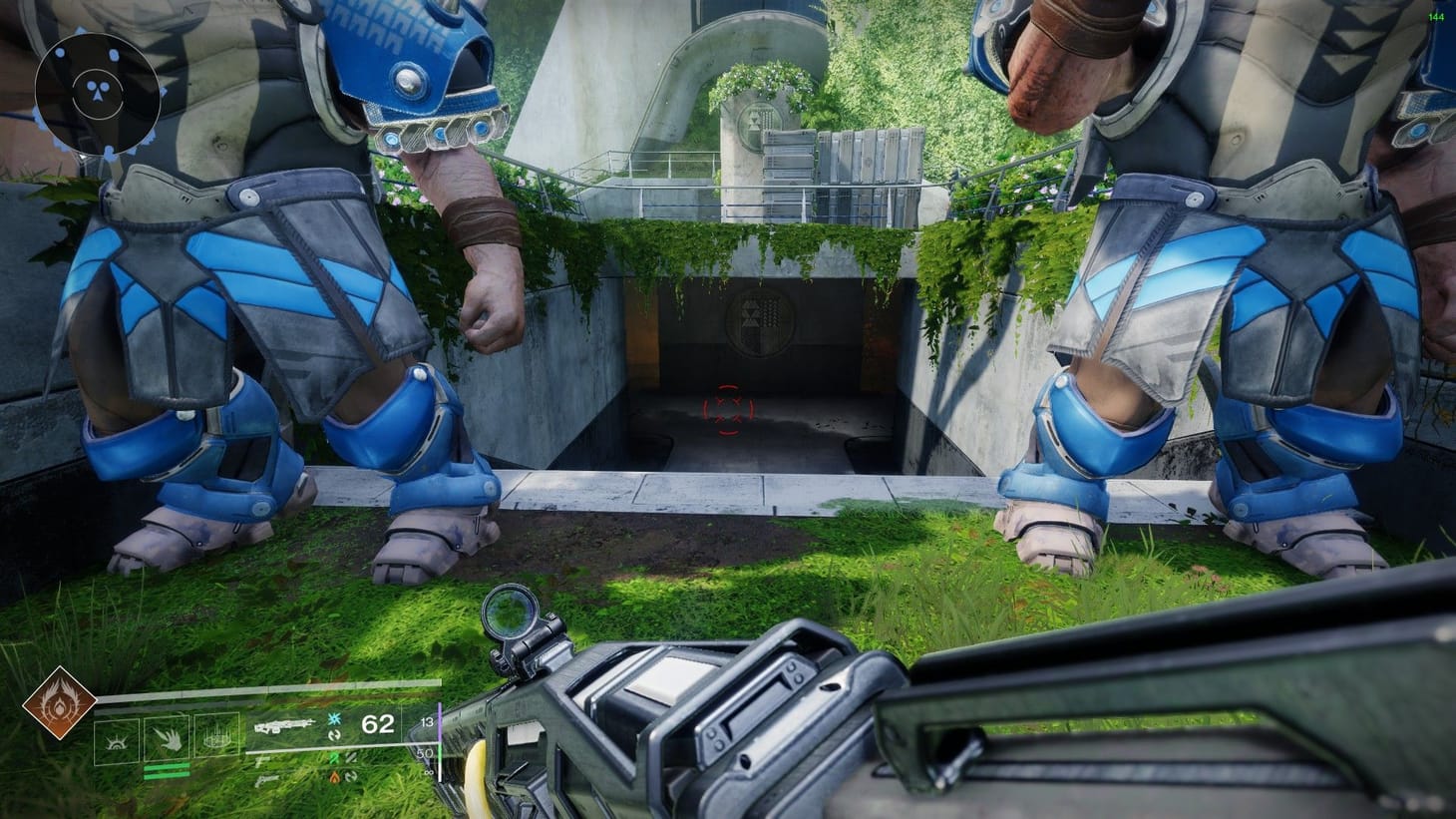1456x819 pixels.
Task: Click the blue Stasis burst icon beside the ammo
Action: [333, 719]
